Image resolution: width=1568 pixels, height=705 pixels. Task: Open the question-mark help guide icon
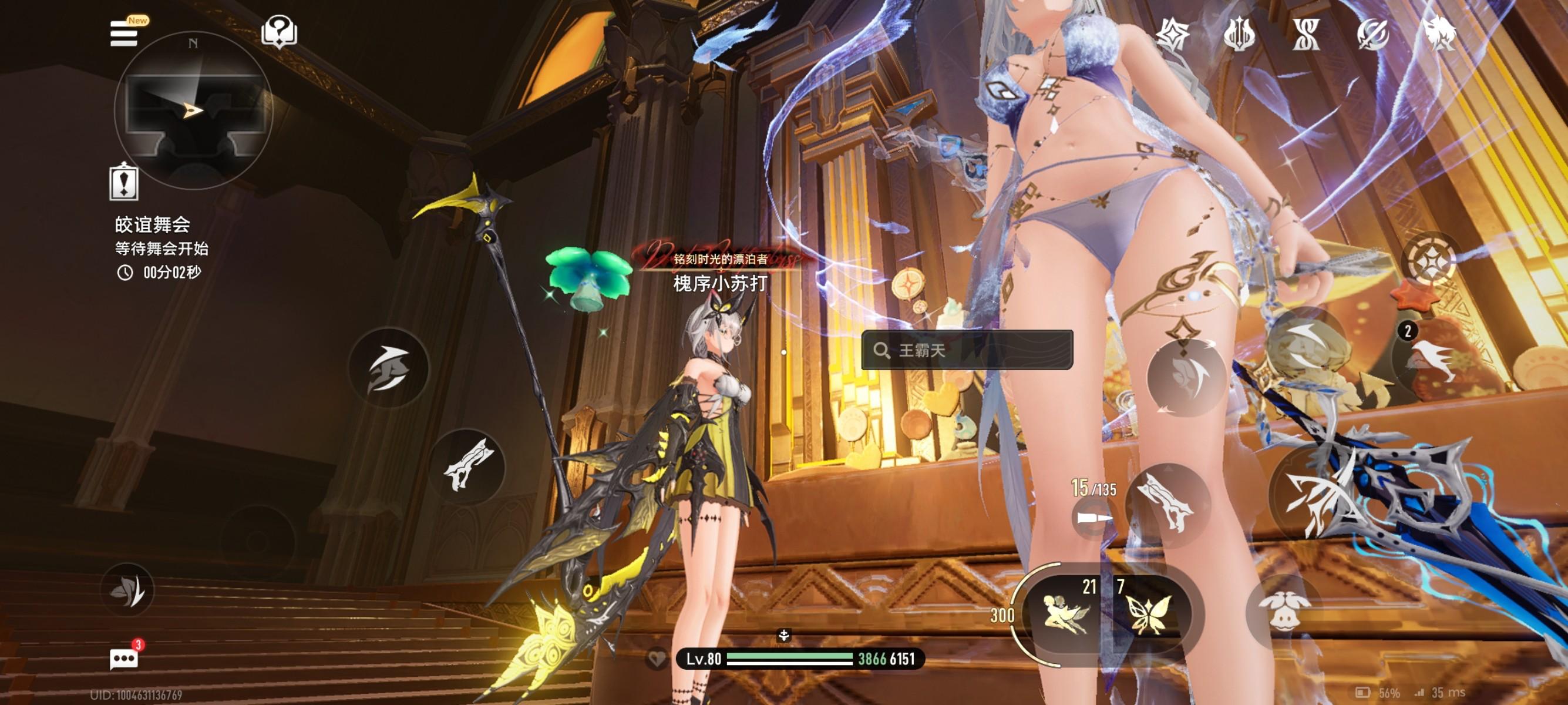point(279,31)
